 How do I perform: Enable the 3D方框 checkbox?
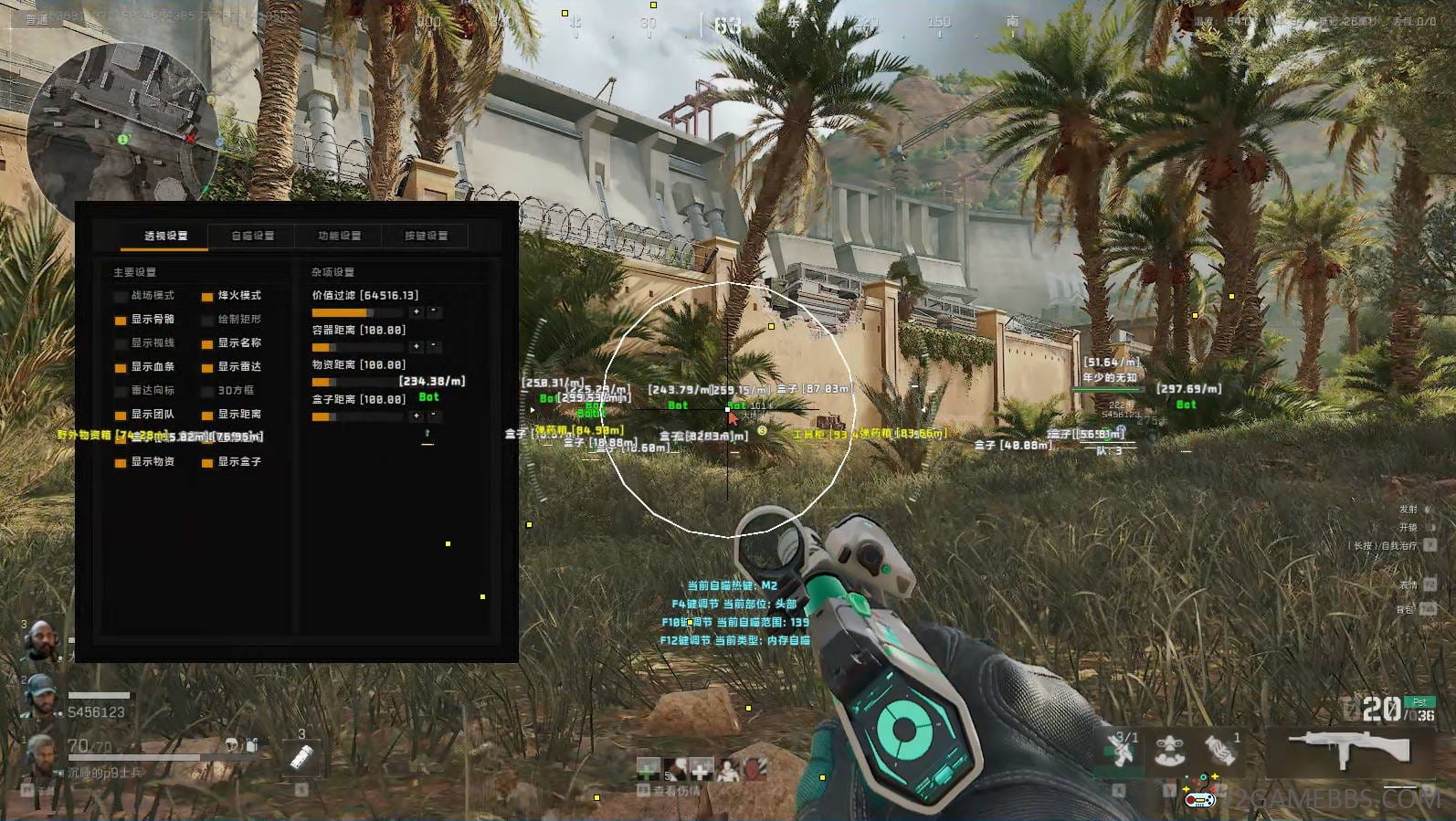(207, 391)
